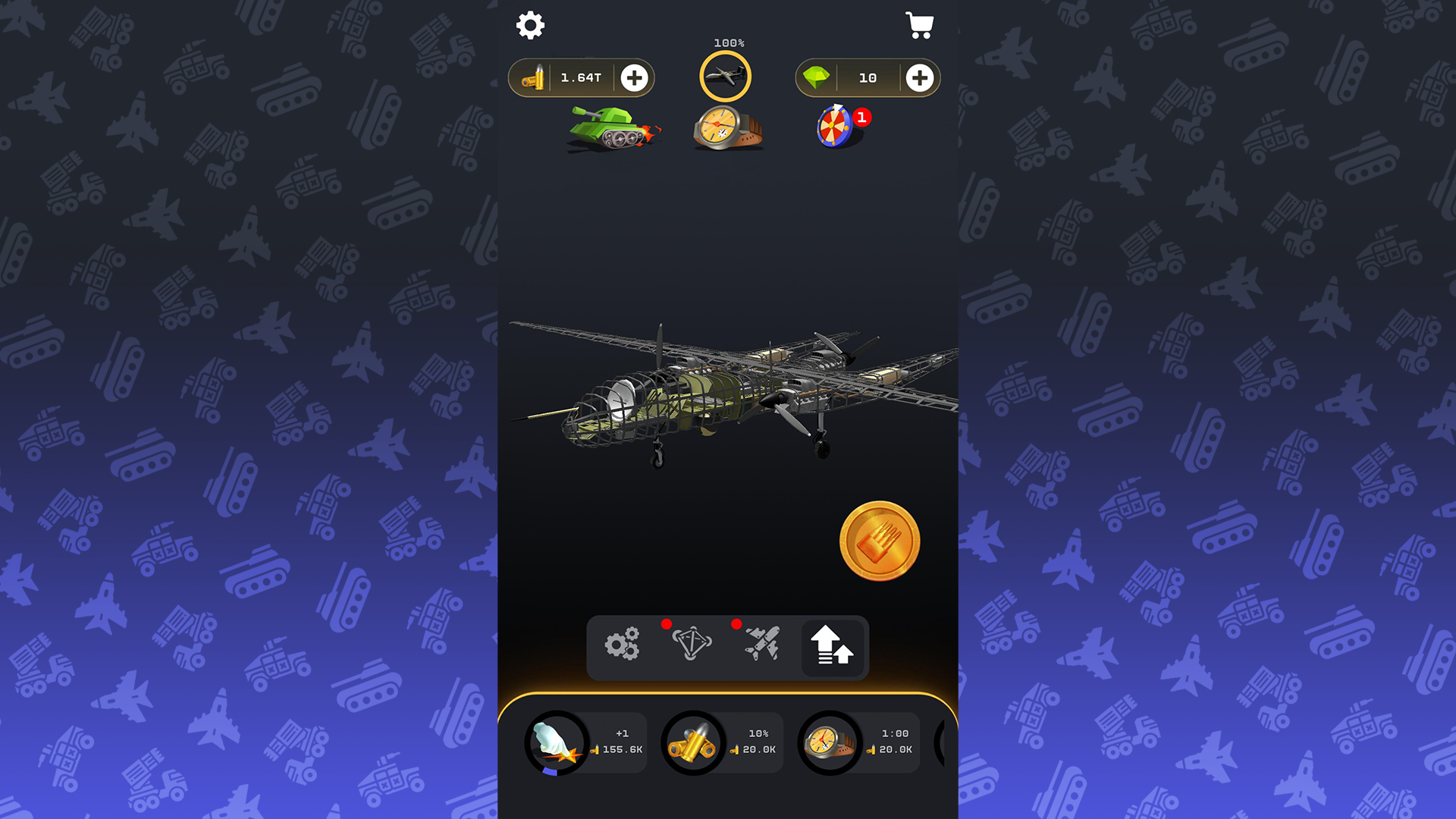
Task: Open the shopping cart store
Action: 920,25
